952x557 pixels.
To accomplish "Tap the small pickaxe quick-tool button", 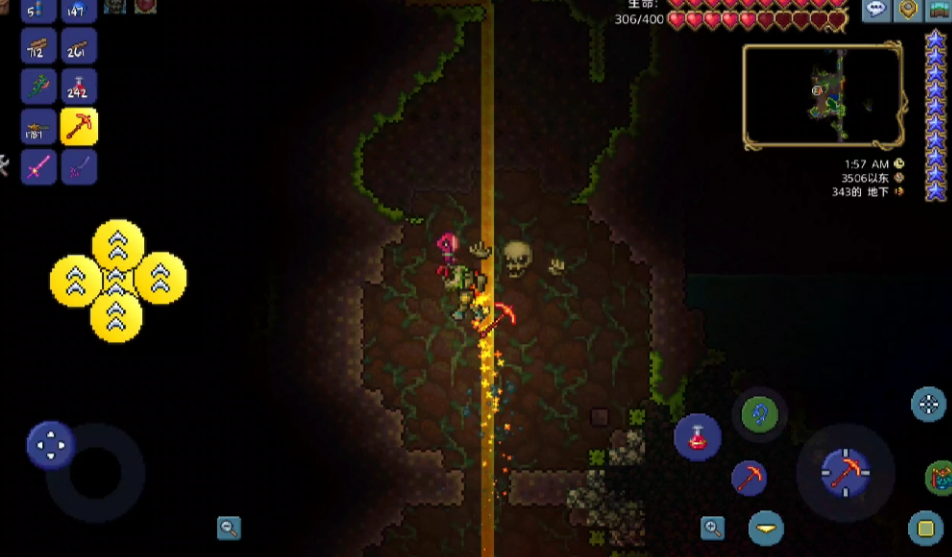I will click(x=749, y=477).
